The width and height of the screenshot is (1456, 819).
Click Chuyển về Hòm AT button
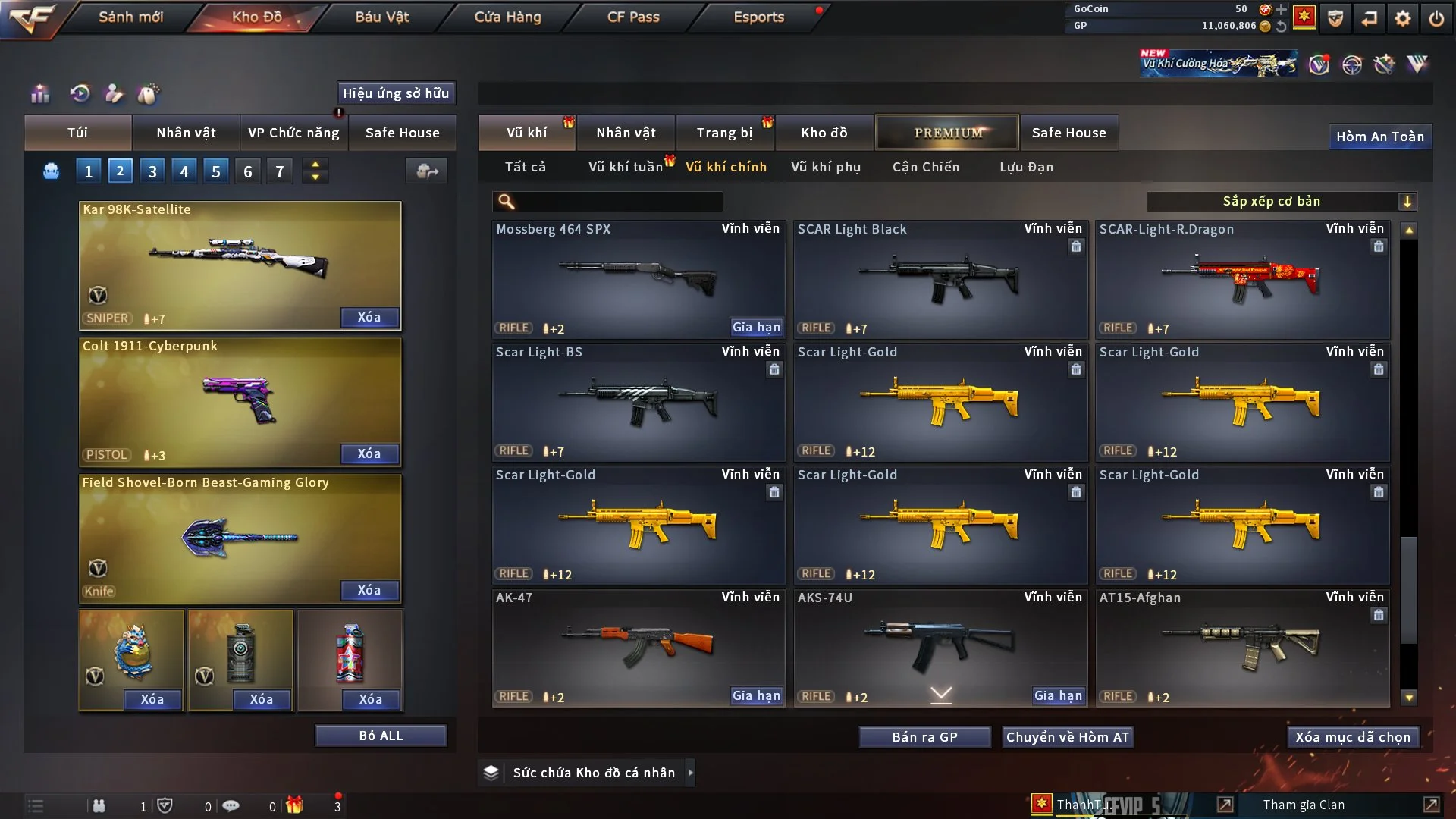tap(1068, 737)
